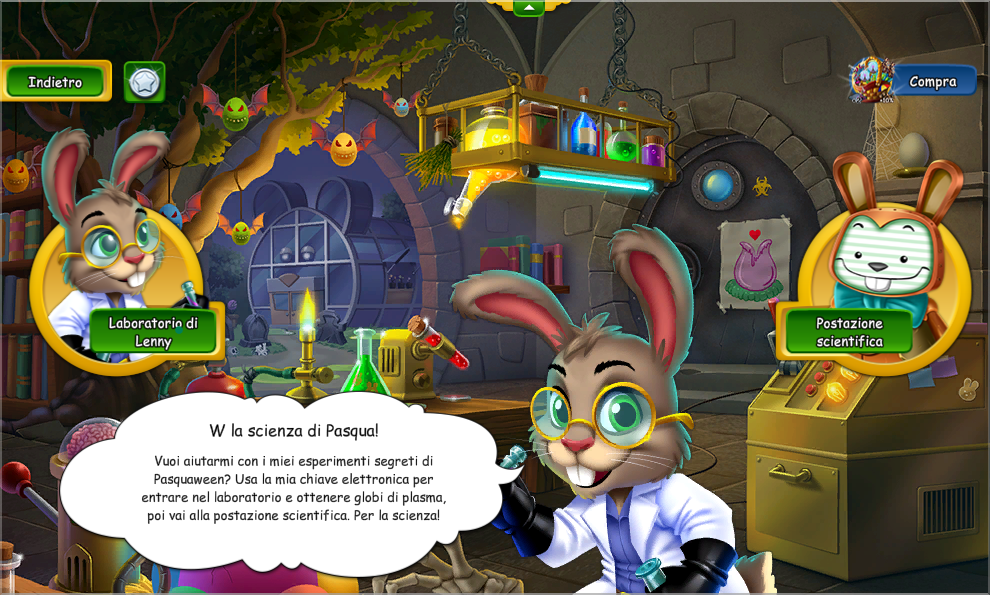Open the silver star badge icon
Screen dimensions: 990x595
pos(144,82)
